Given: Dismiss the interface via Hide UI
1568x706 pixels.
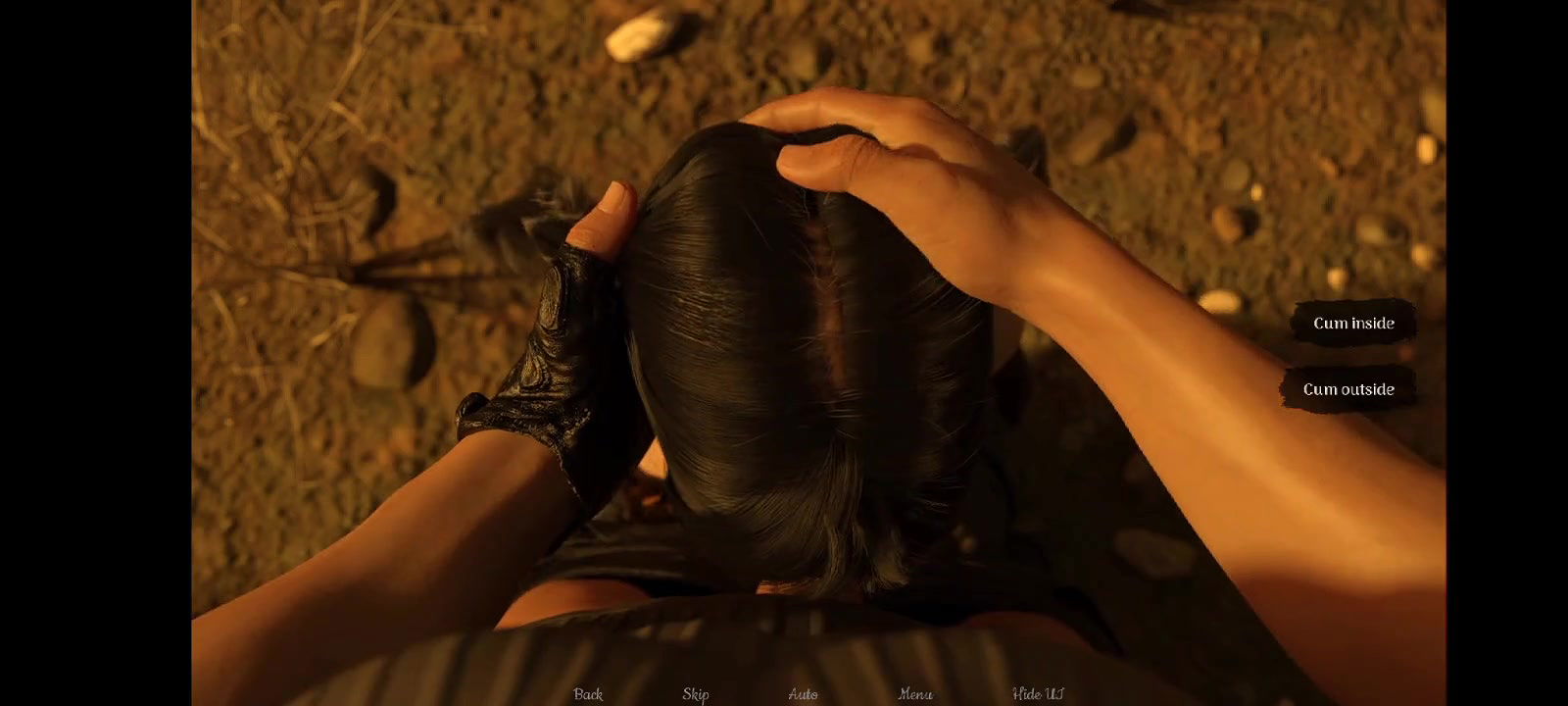Looking at the screenshot, I should point(1036,693).
